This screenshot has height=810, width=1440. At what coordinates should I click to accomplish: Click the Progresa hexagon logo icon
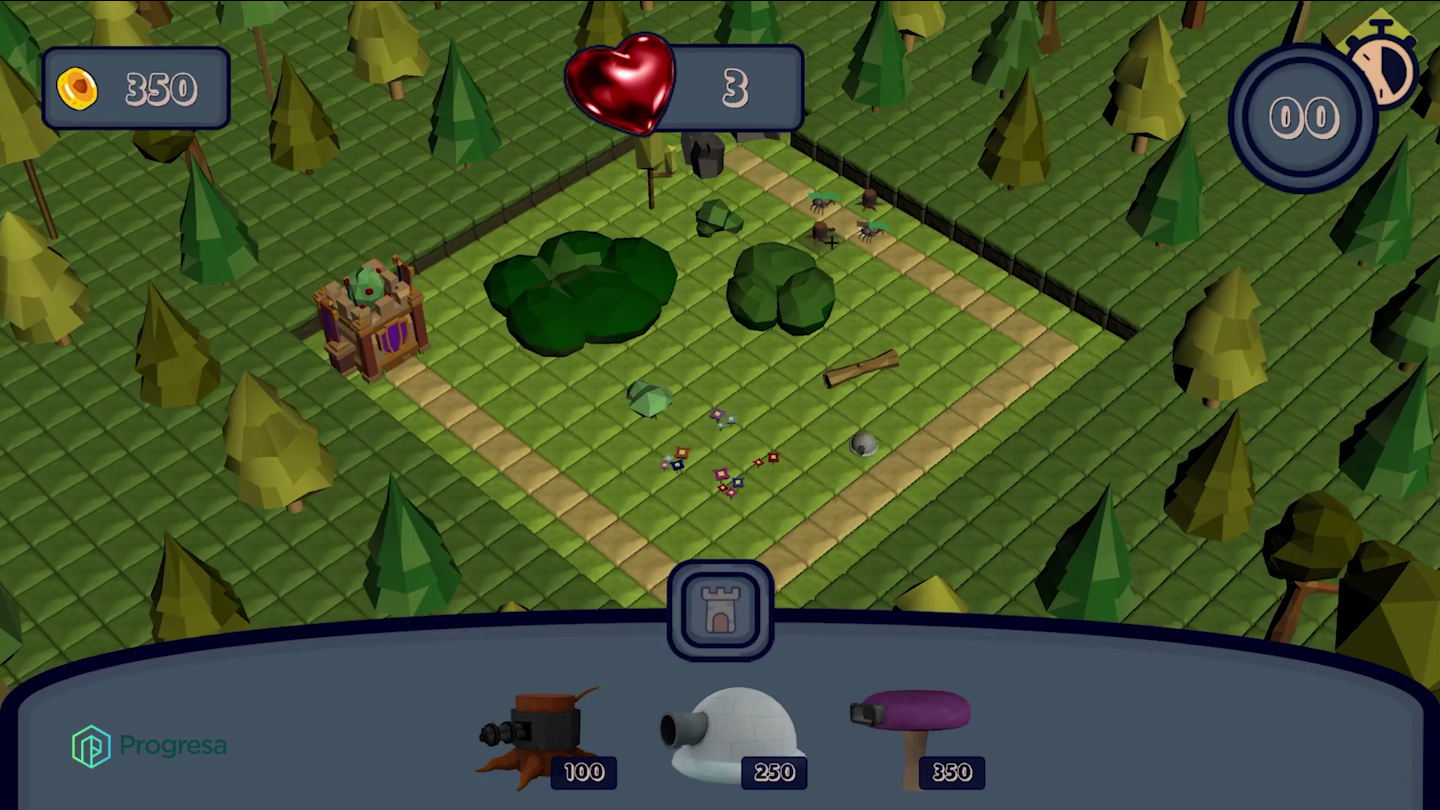(x=90, y=744)
